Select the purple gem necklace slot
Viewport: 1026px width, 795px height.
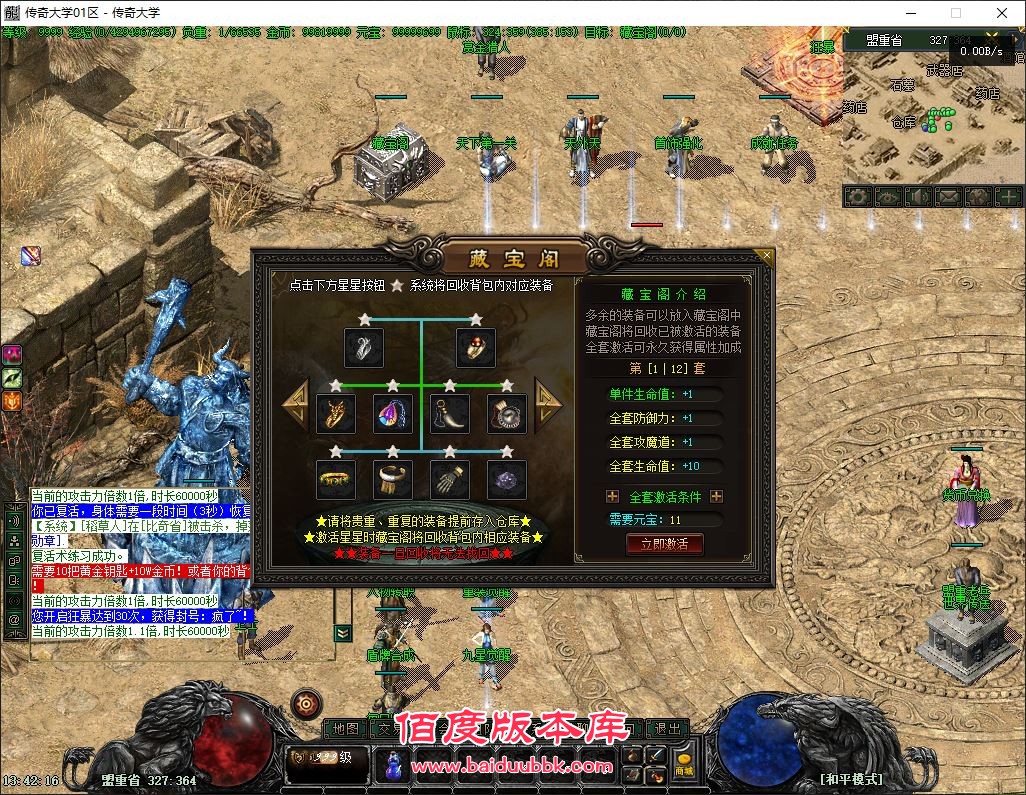tap(393, 414)
